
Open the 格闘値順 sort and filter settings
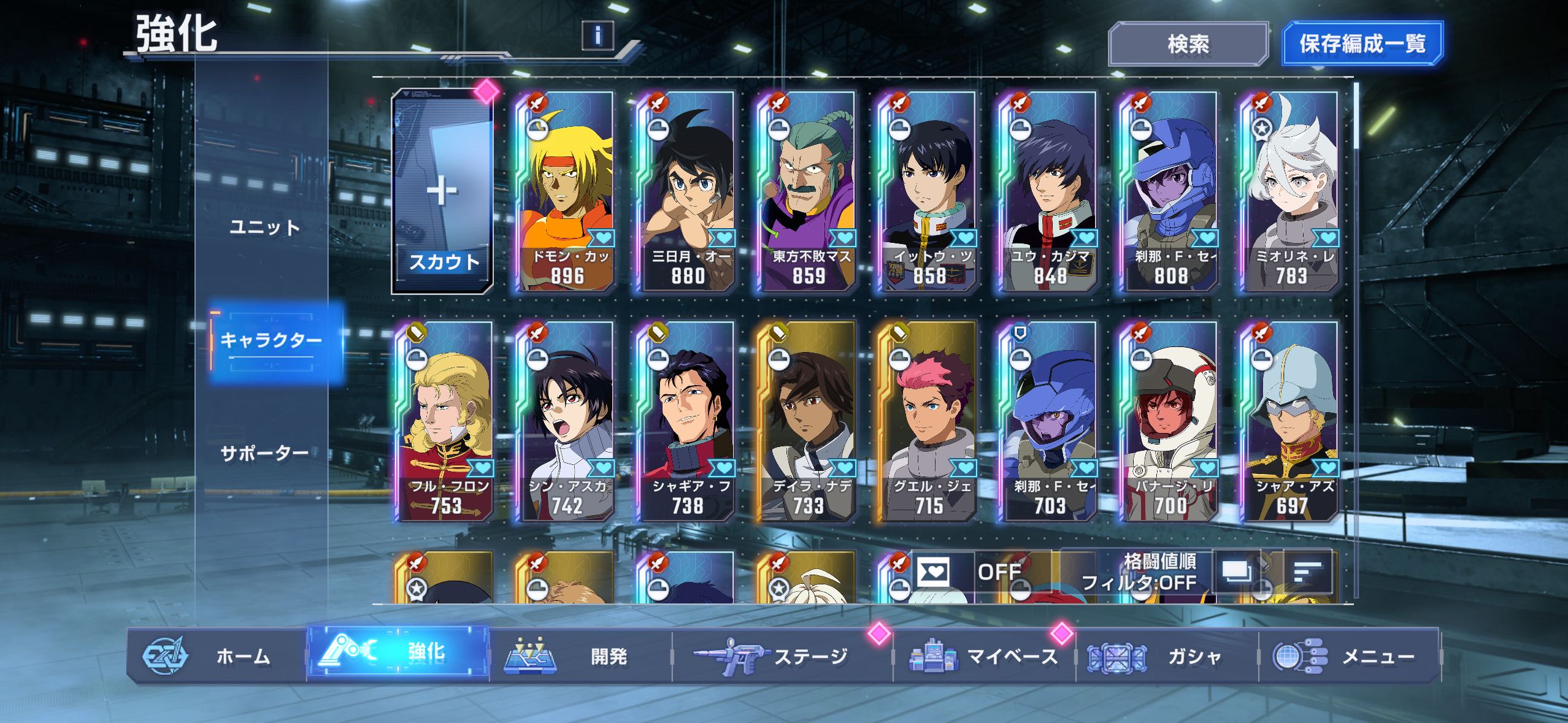click(x=1138, y=573)
